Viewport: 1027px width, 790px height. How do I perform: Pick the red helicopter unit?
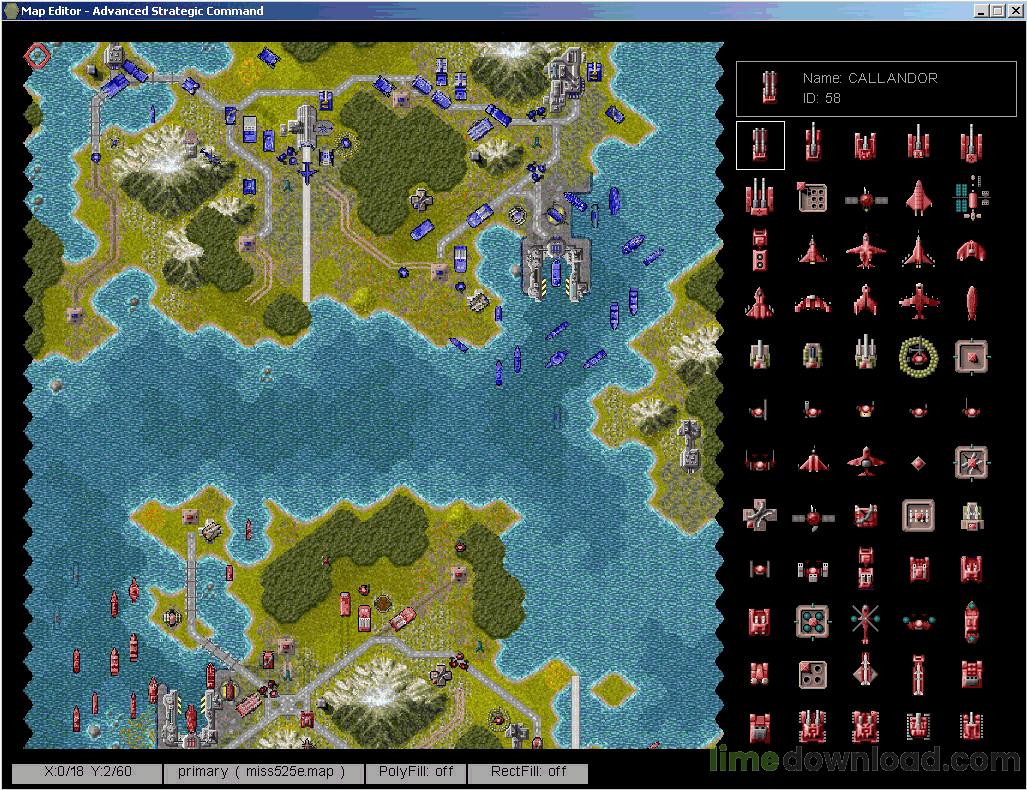[x=865, y=622]
